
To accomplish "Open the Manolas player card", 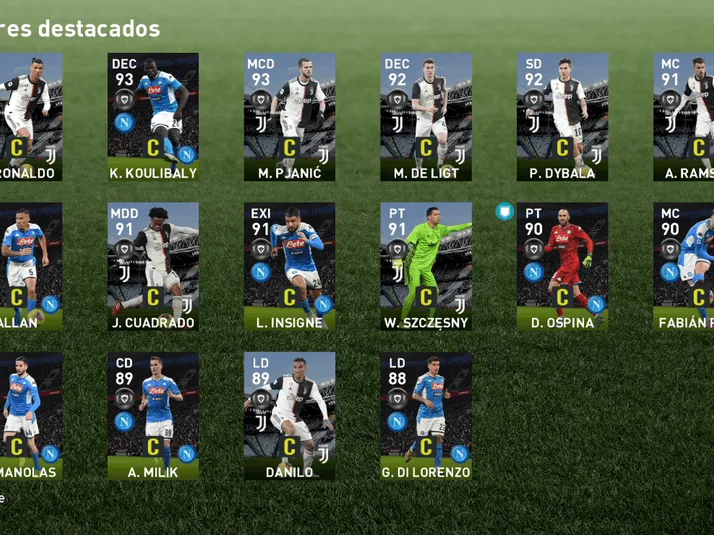I will [x=30, y=415].
